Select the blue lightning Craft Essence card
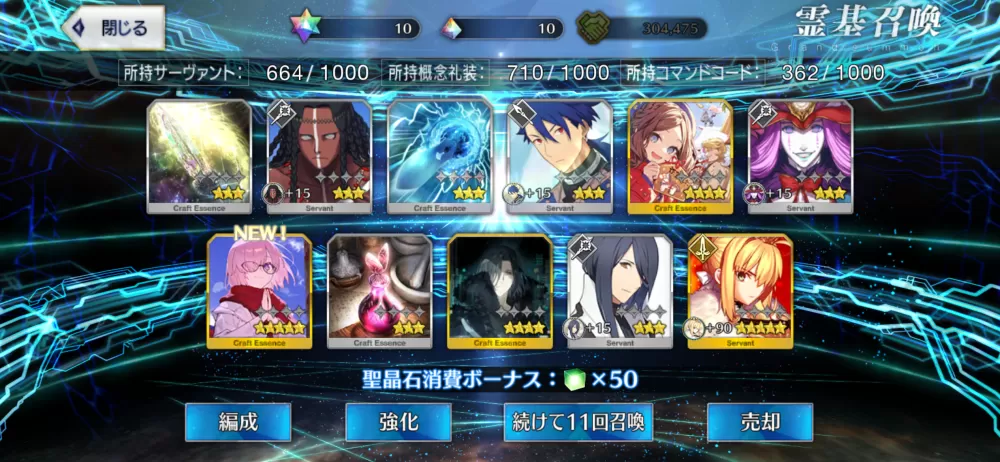 click(x=439, y=157)
